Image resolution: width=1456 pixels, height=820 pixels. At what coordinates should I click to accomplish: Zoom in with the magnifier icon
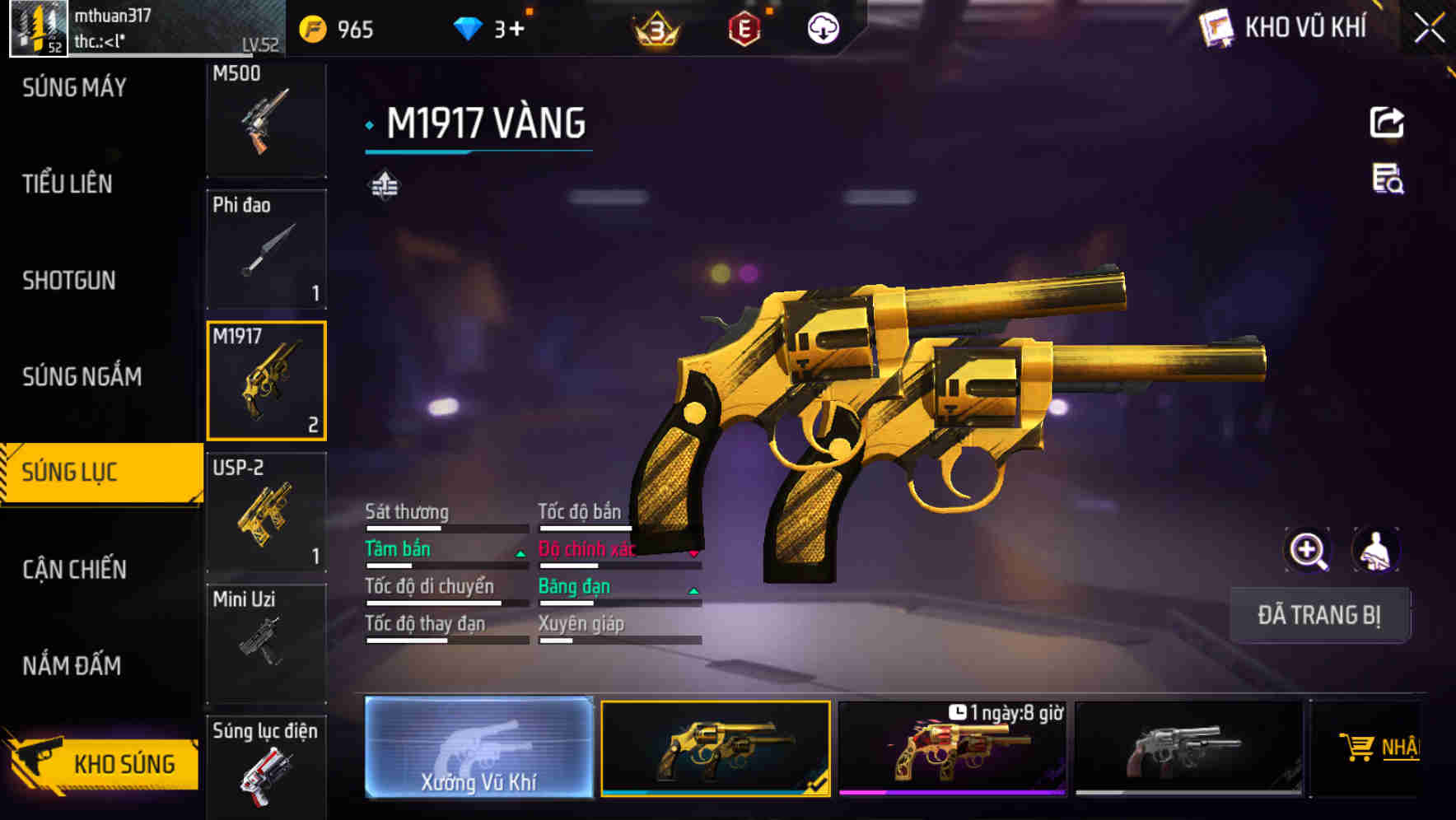1308,550
